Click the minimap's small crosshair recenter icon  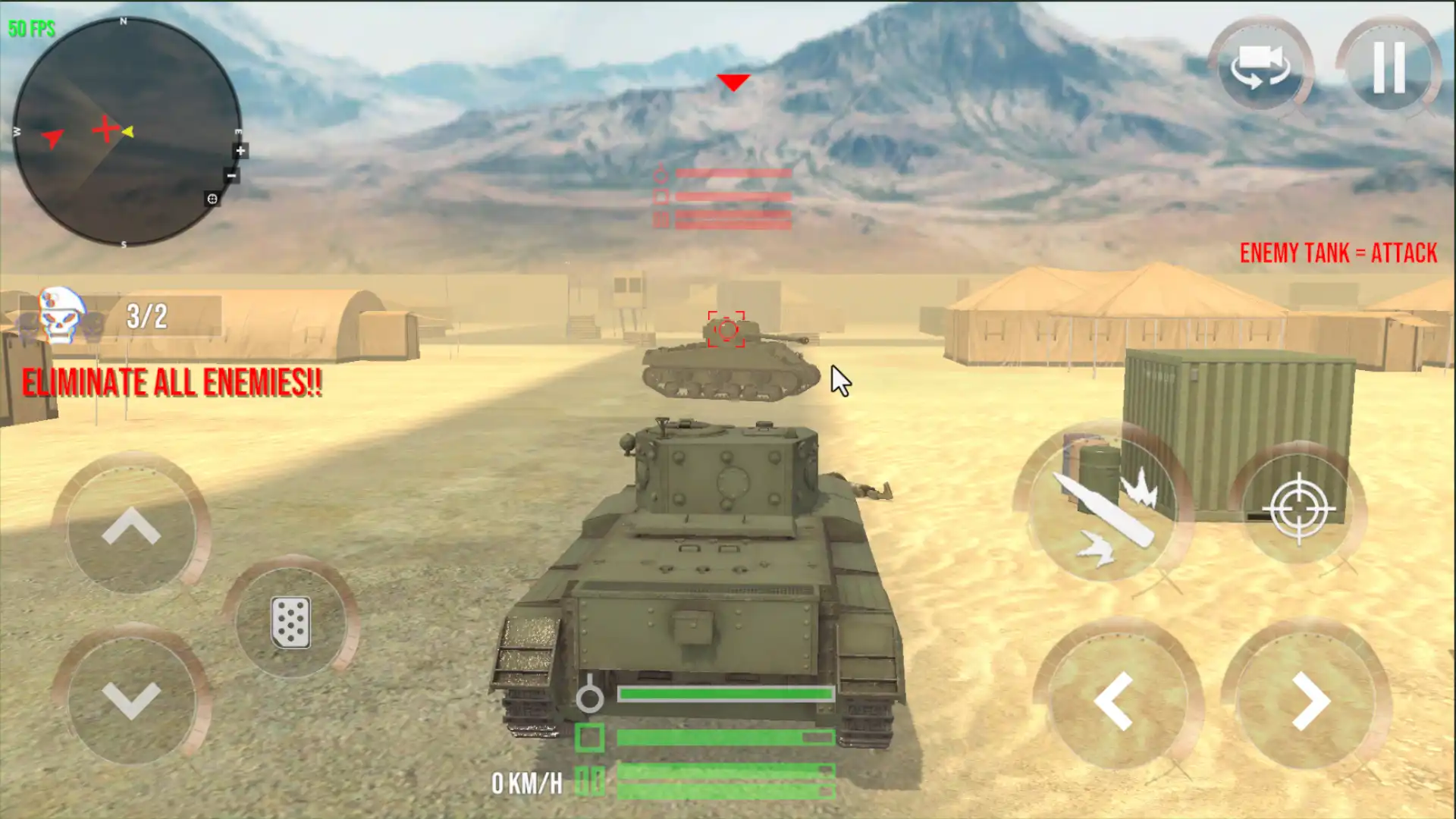(x=212, y=199)
